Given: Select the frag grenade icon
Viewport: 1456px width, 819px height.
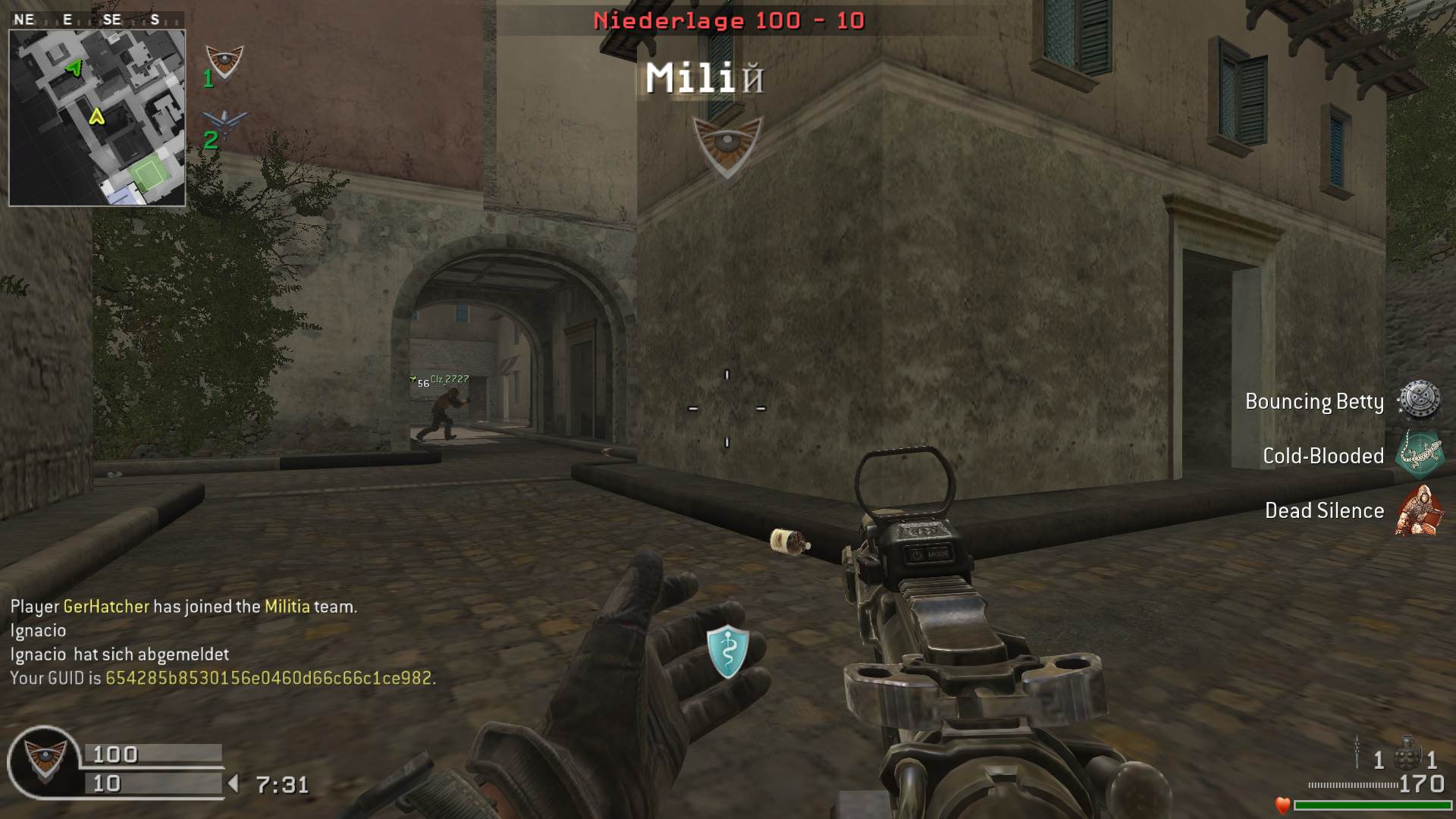Looking at the screenshot, I should click(1407, 754).
